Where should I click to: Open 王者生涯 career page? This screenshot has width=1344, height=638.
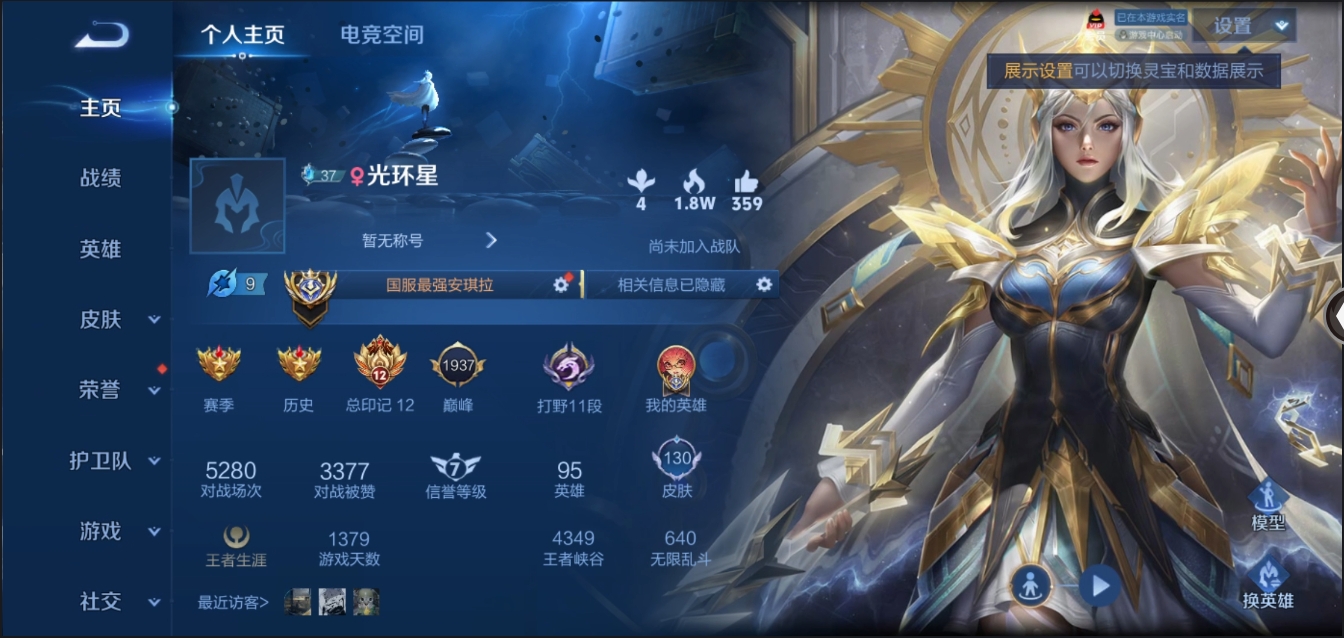[236, 547]
